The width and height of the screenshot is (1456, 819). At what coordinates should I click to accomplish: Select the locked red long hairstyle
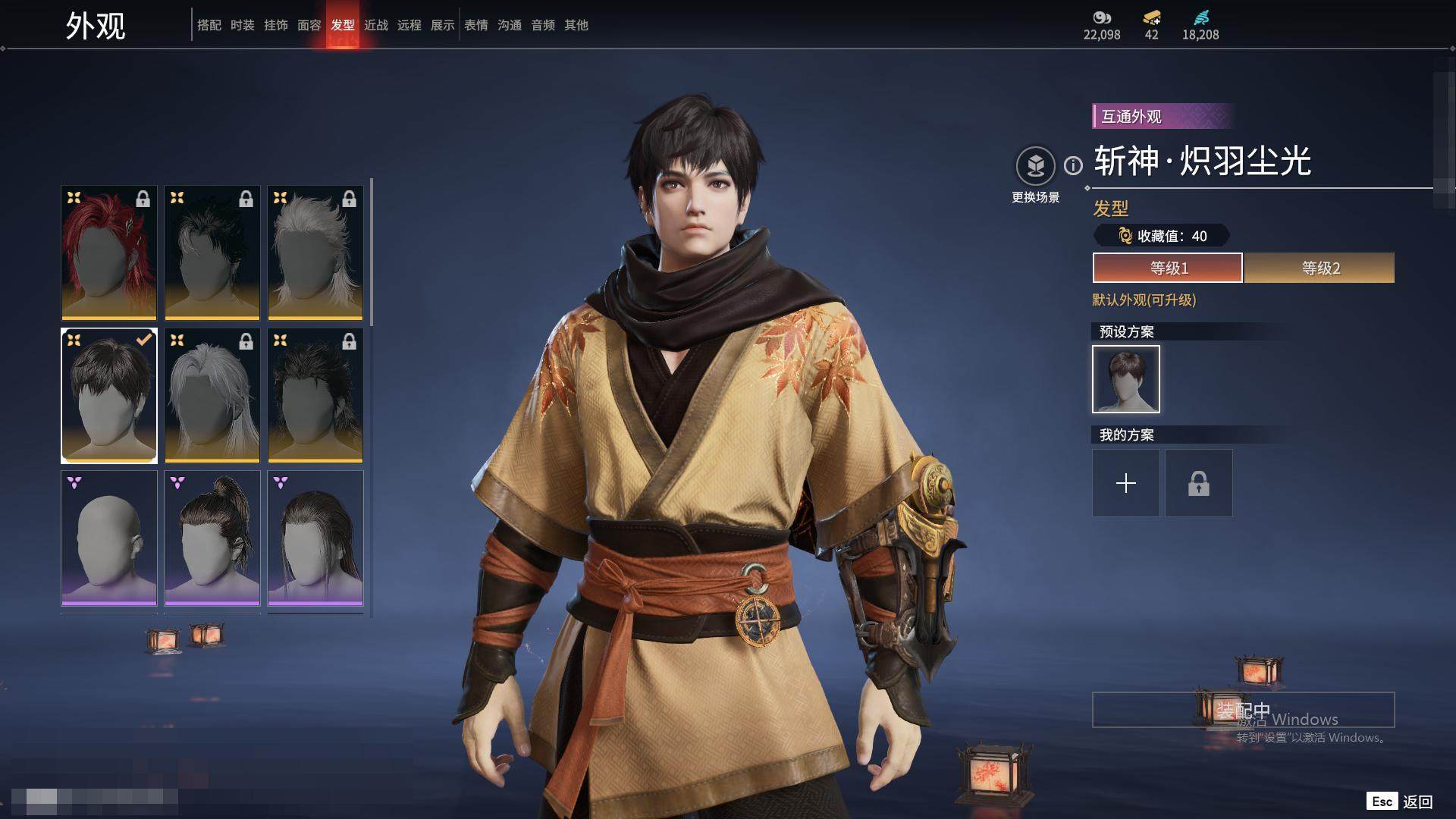tap(109, 253)
